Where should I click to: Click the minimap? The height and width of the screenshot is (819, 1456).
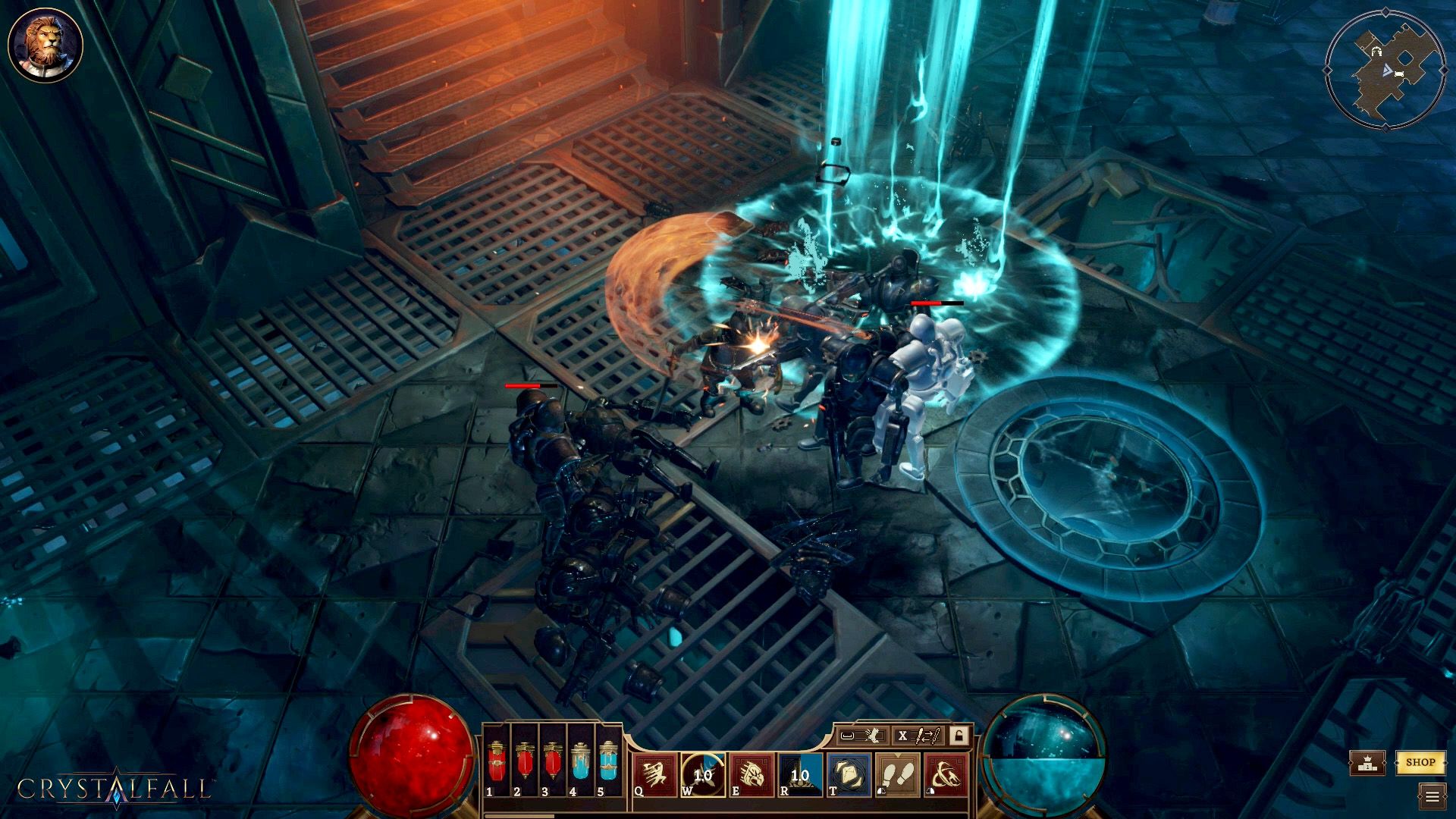(1383, 71)
